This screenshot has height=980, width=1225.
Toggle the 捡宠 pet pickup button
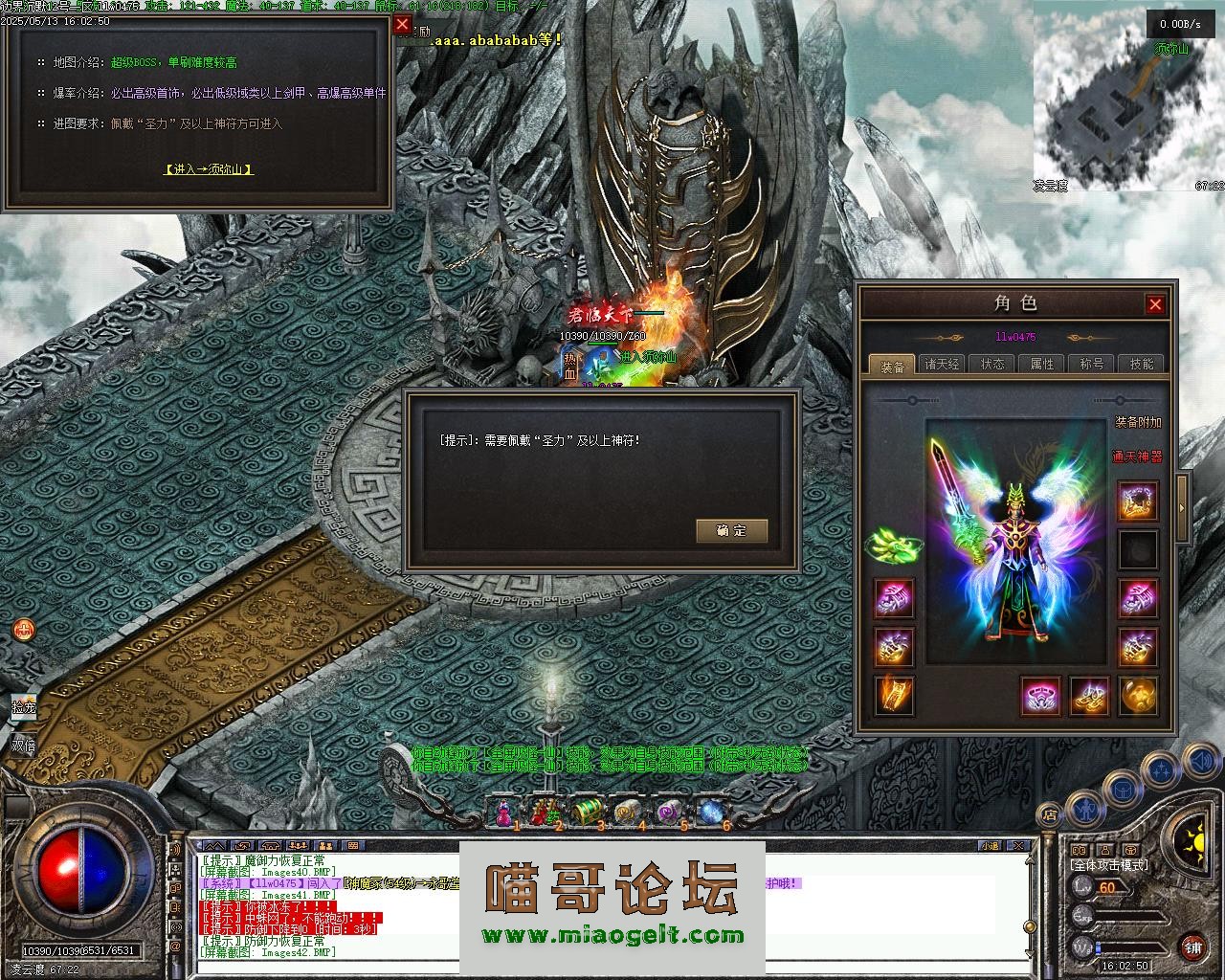click(x=23, y=708)
